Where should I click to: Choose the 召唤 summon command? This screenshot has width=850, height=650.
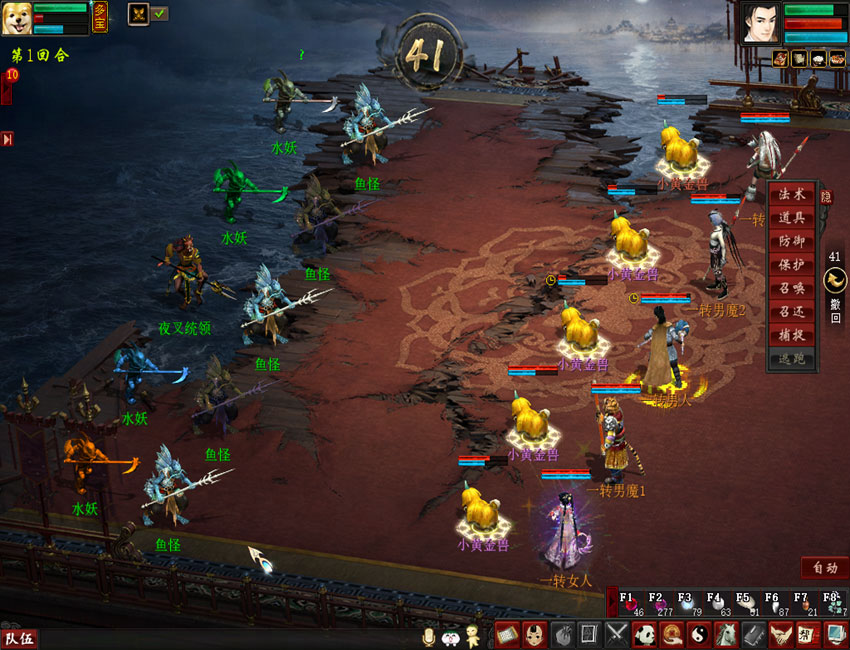(x=791, y=288)
